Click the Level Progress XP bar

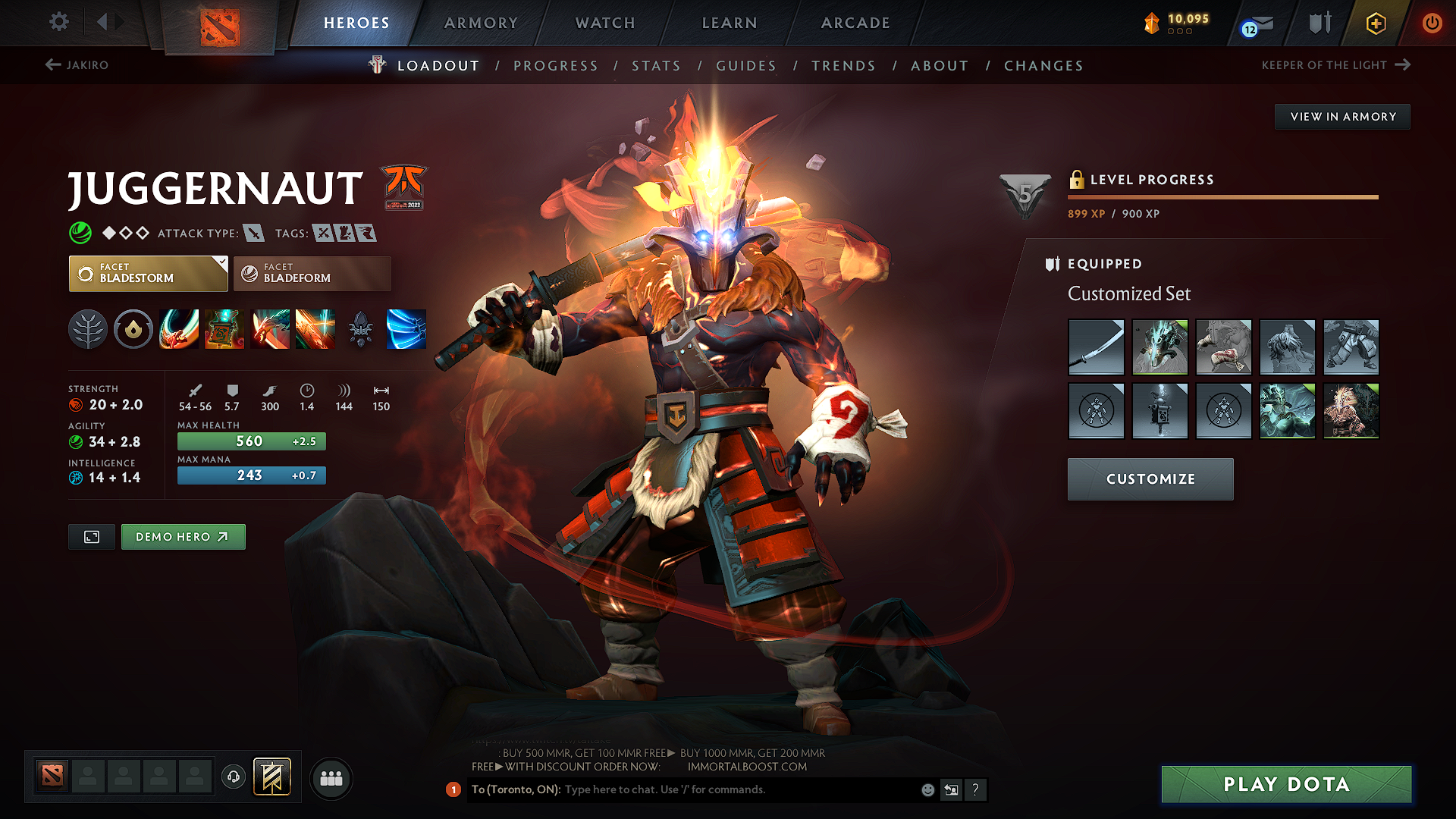[1221, 196]
